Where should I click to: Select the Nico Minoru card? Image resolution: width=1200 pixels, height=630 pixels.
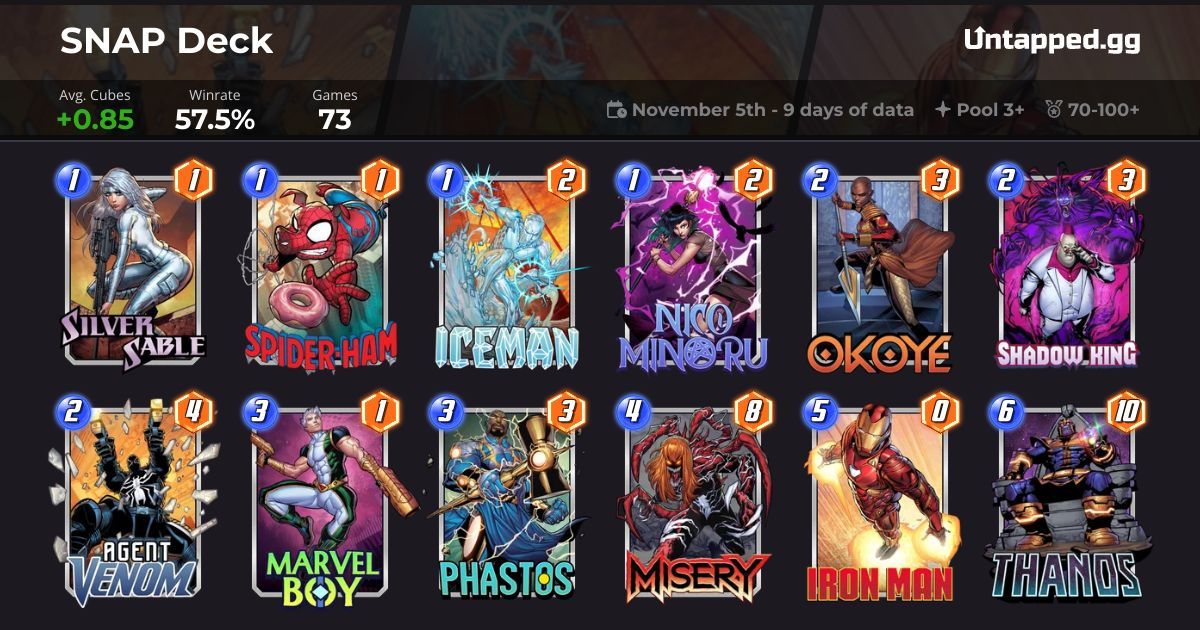coord(692,270)
